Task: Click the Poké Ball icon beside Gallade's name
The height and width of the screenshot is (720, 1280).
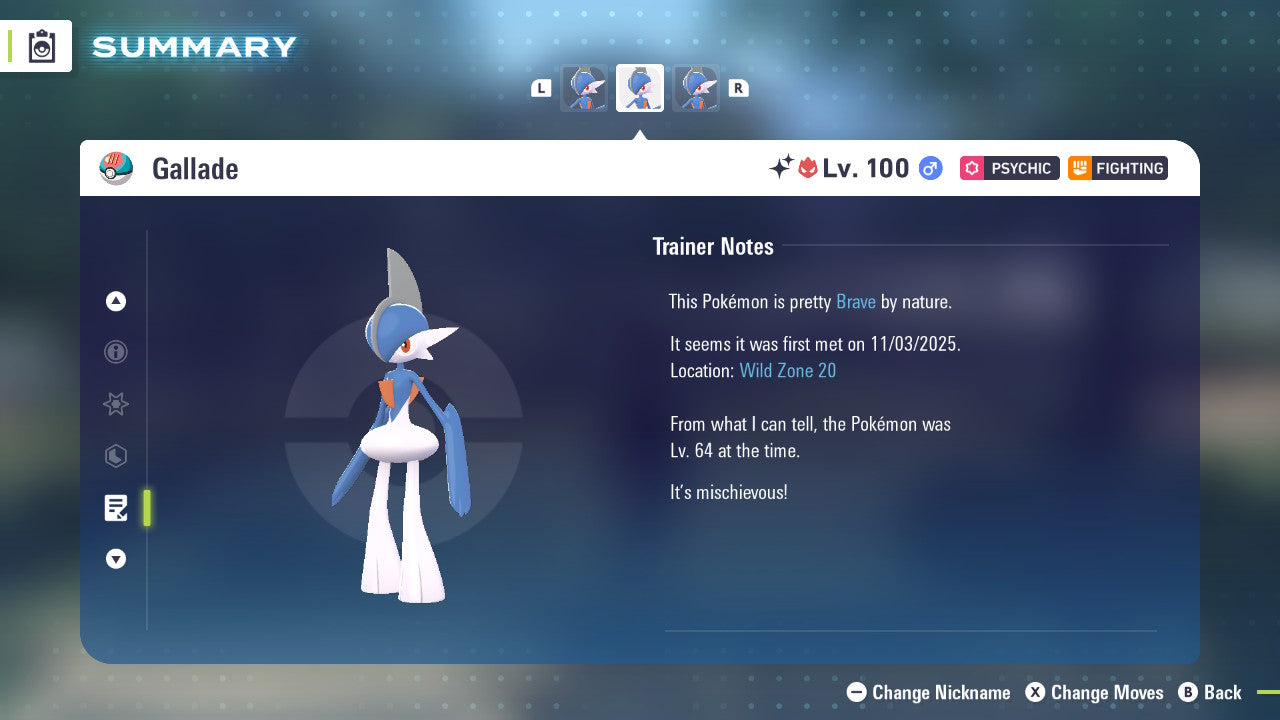Action: point(117,168)
